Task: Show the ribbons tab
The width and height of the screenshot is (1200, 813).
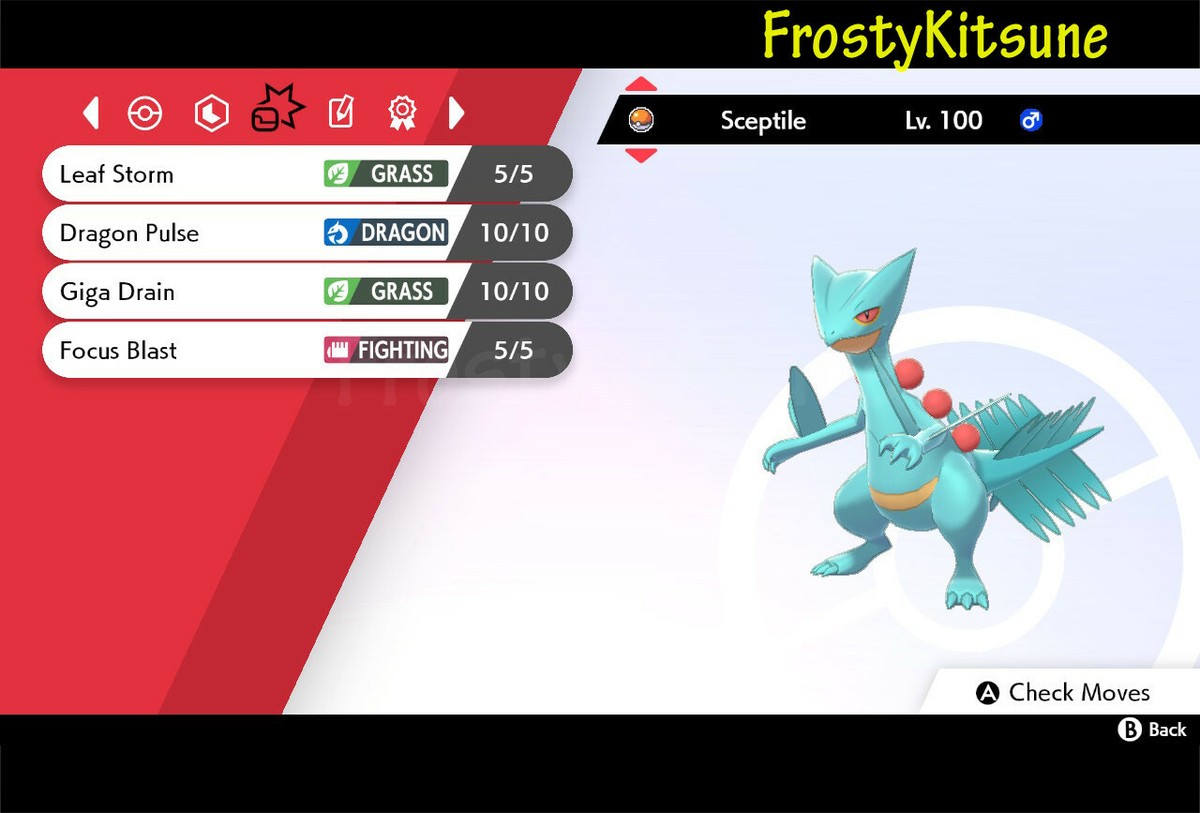Action: 402,114
